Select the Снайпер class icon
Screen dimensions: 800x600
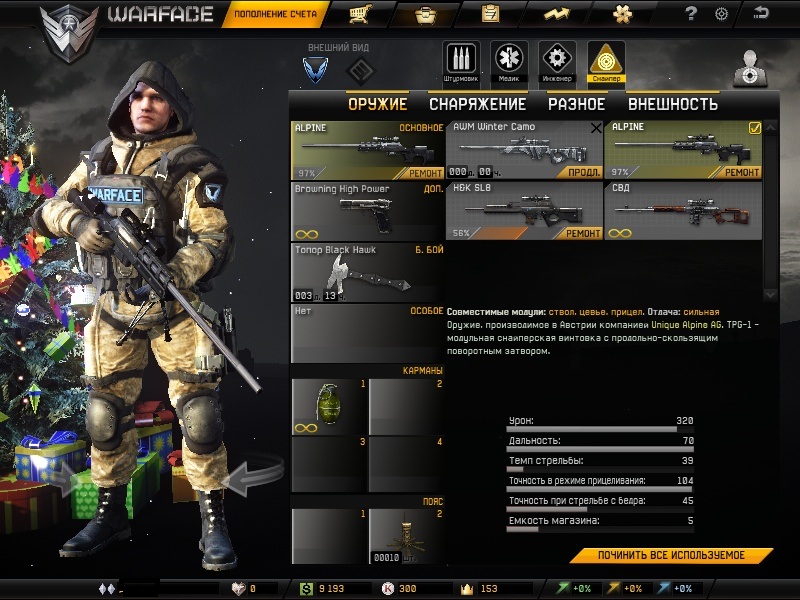606,62
